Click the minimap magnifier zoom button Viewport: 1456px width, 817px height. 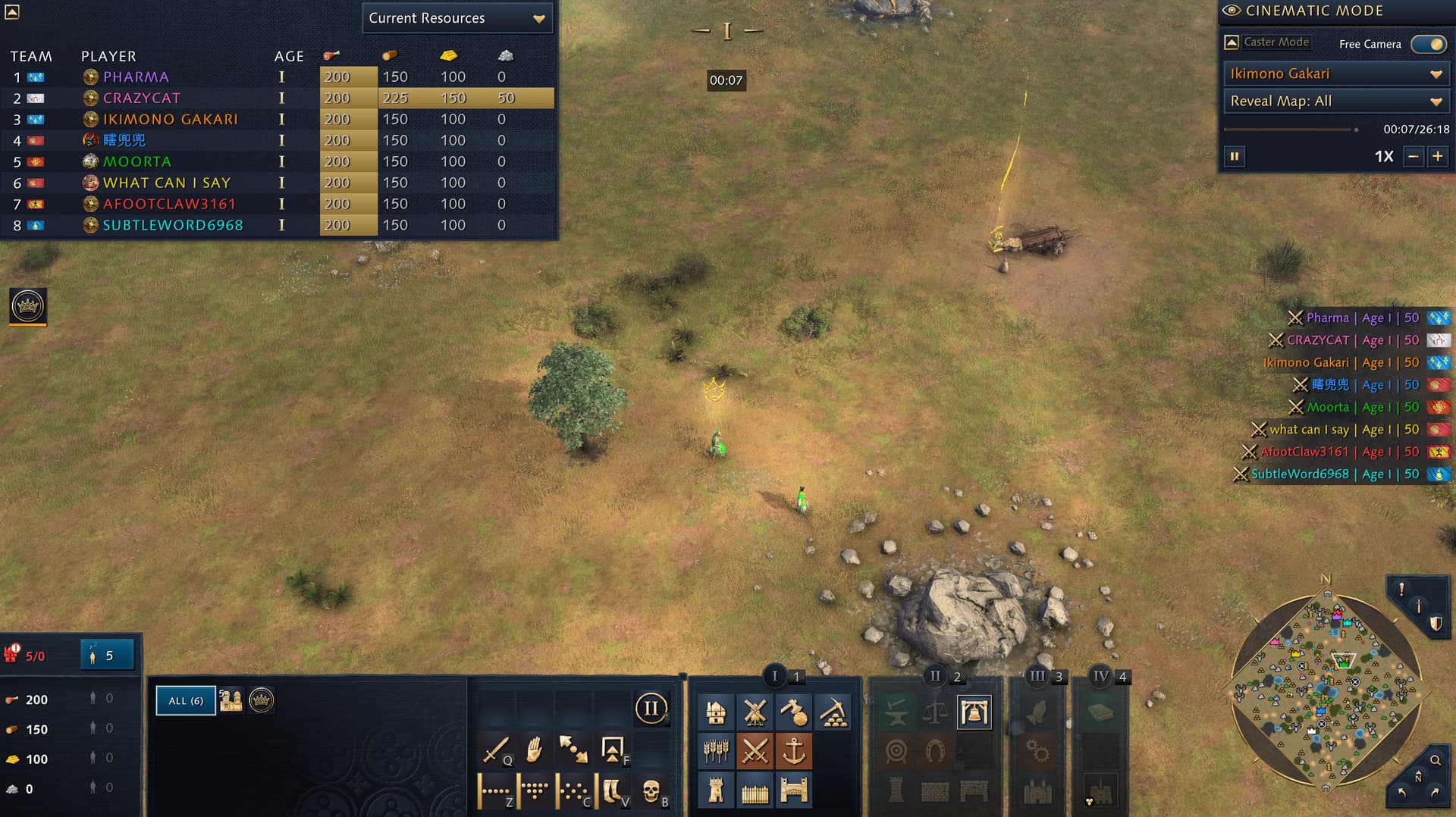click(x=1436, y=760)
